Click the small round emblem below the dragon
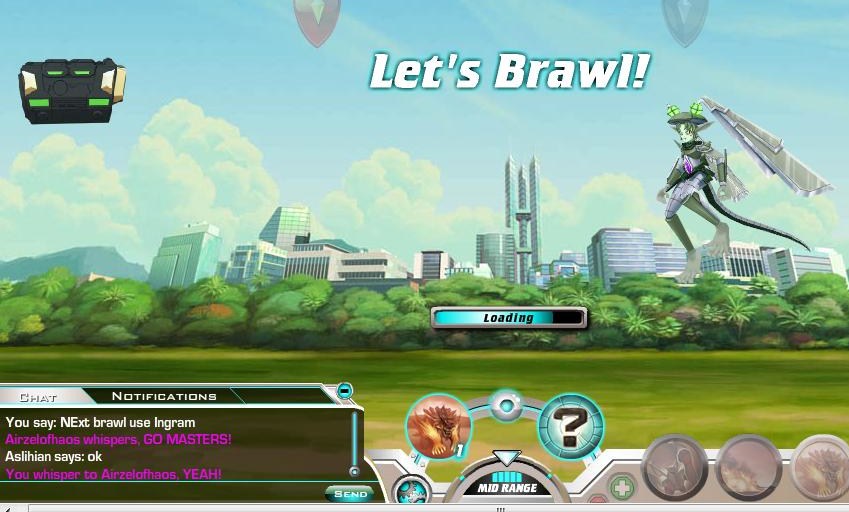This screenshot has width=849, height=512. (x=411, y=491)
